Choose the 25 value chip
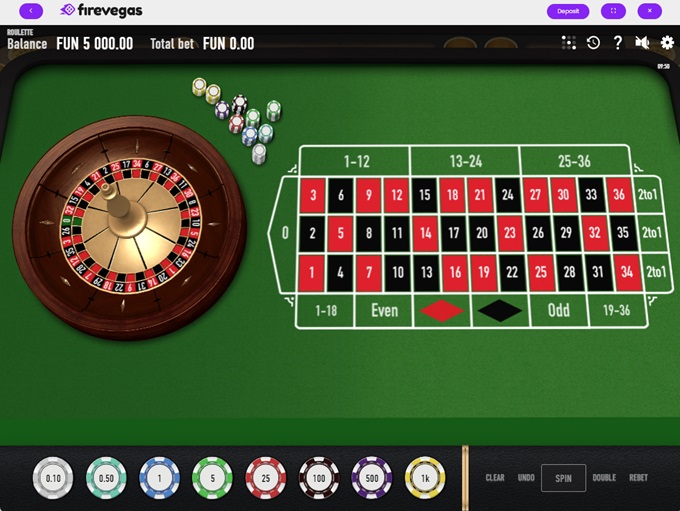 pyautogui.click(x=266, y=478)
